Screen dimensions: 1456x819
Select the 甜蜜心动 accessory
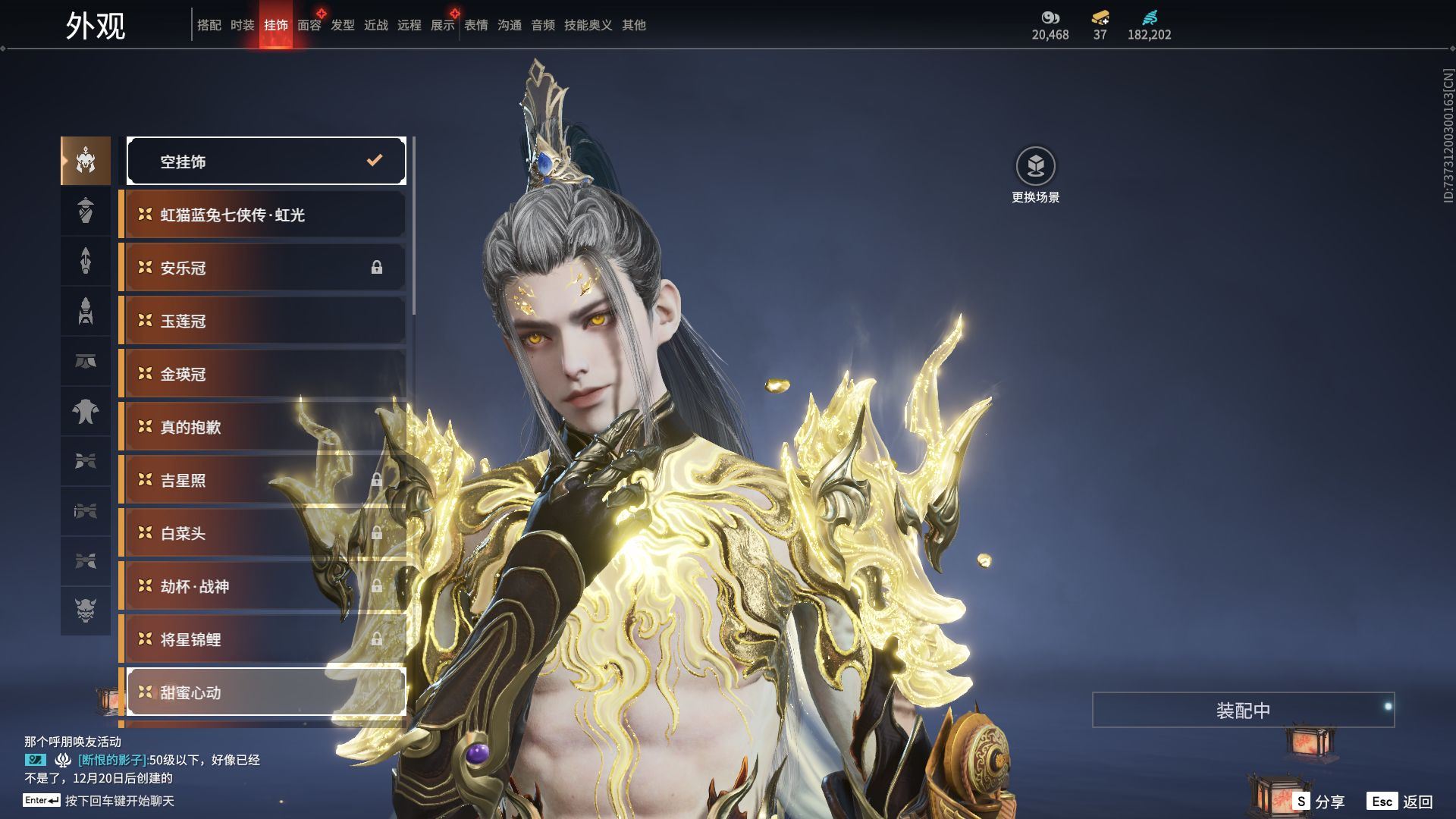click(x=266, y=692)
